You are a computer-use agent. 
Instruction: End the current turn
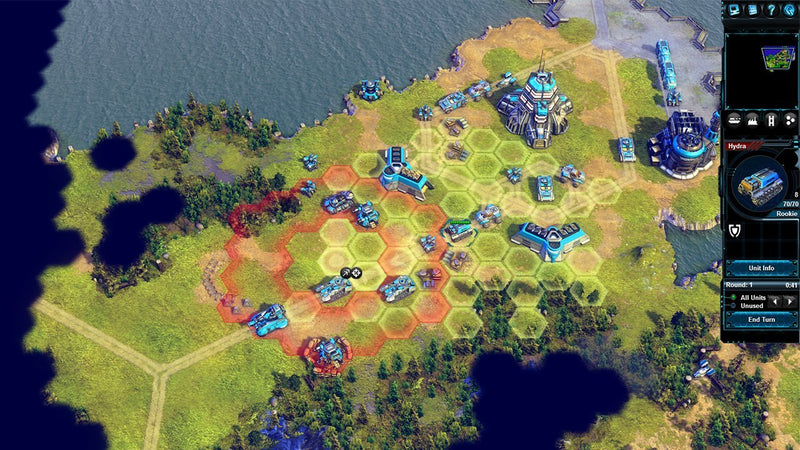click(761, 319)
